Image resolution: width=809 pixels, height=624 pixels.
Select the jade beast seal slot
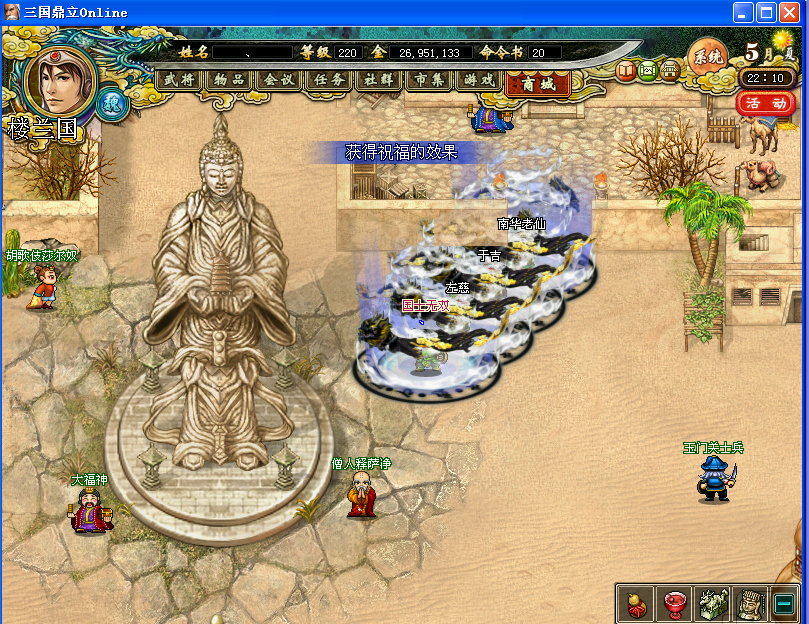tap(712, 603)
